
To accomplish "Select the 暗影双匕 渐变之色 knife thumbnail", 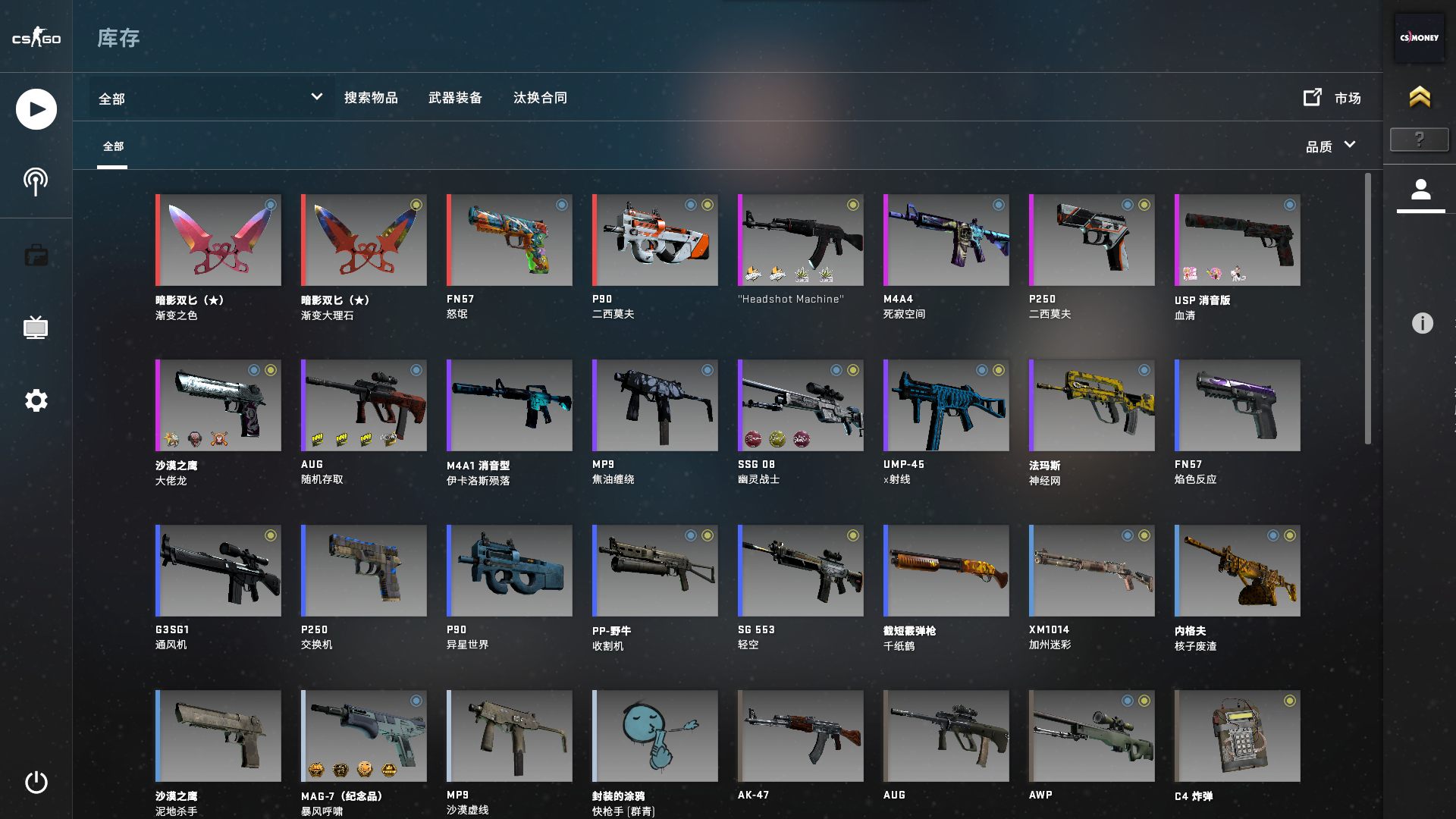I will click(218, 240).
